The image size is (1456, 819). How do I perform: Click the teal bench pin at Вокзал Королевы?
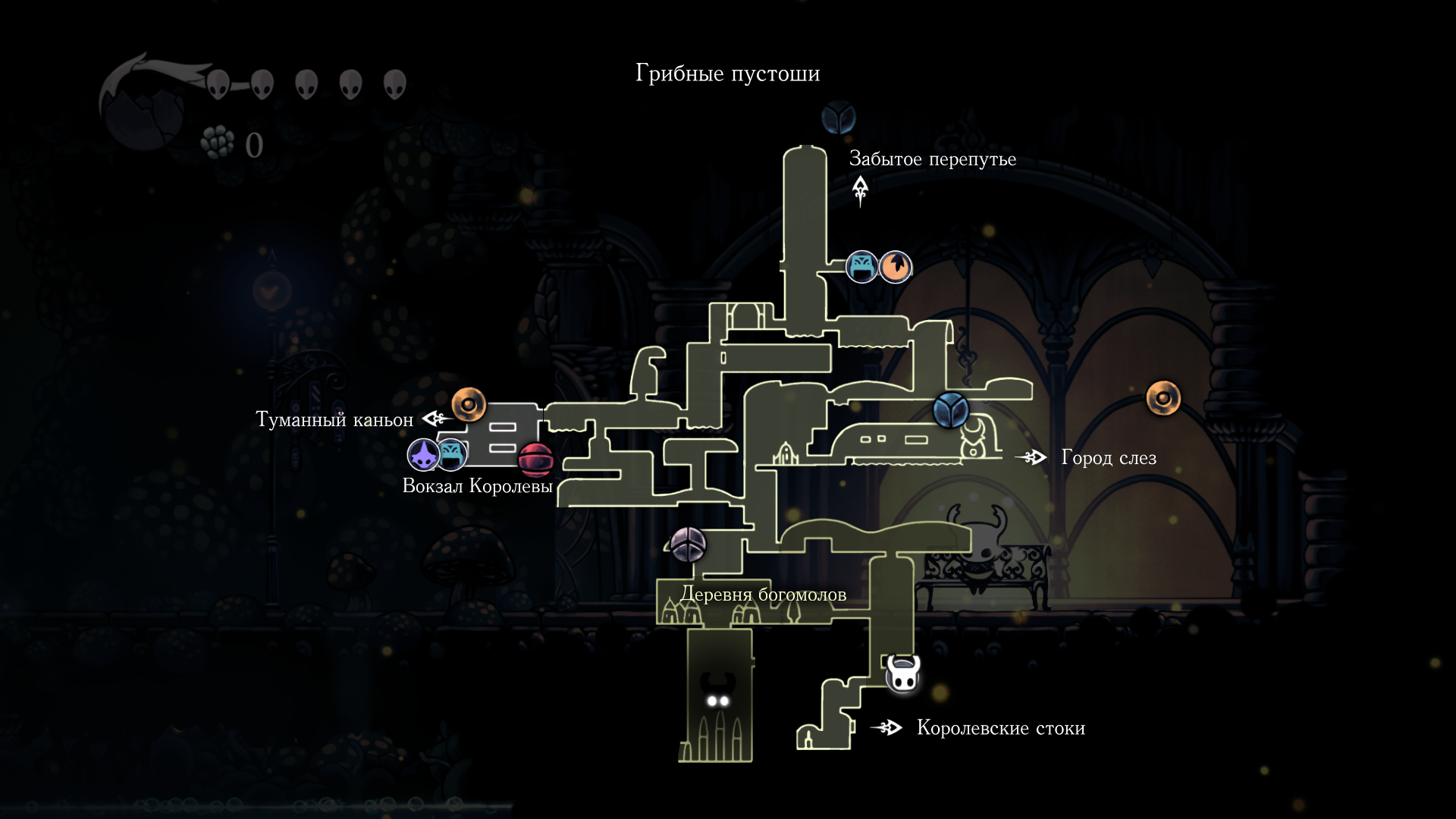click(x=452, y=454)
